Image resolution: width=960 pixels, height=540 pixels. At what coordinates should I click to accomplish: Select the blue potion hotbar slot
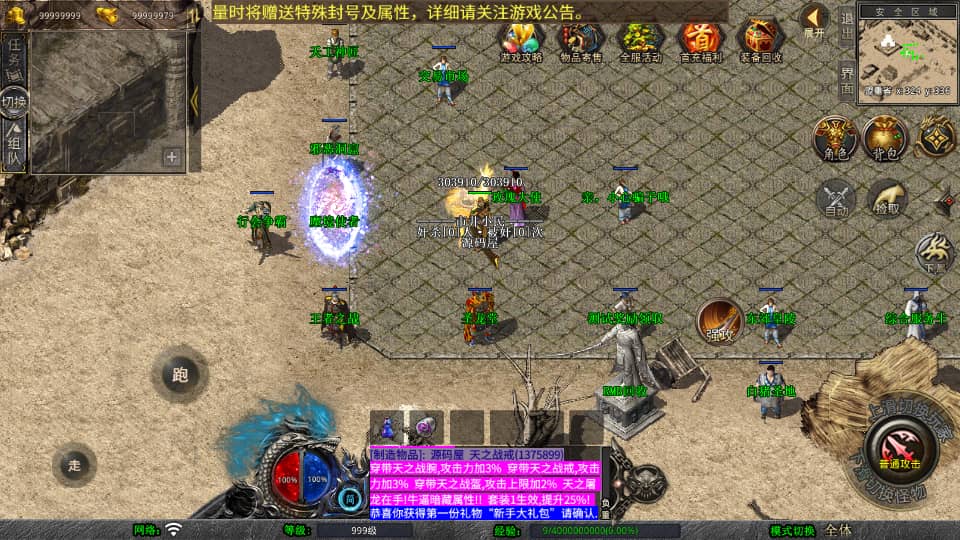387,426
